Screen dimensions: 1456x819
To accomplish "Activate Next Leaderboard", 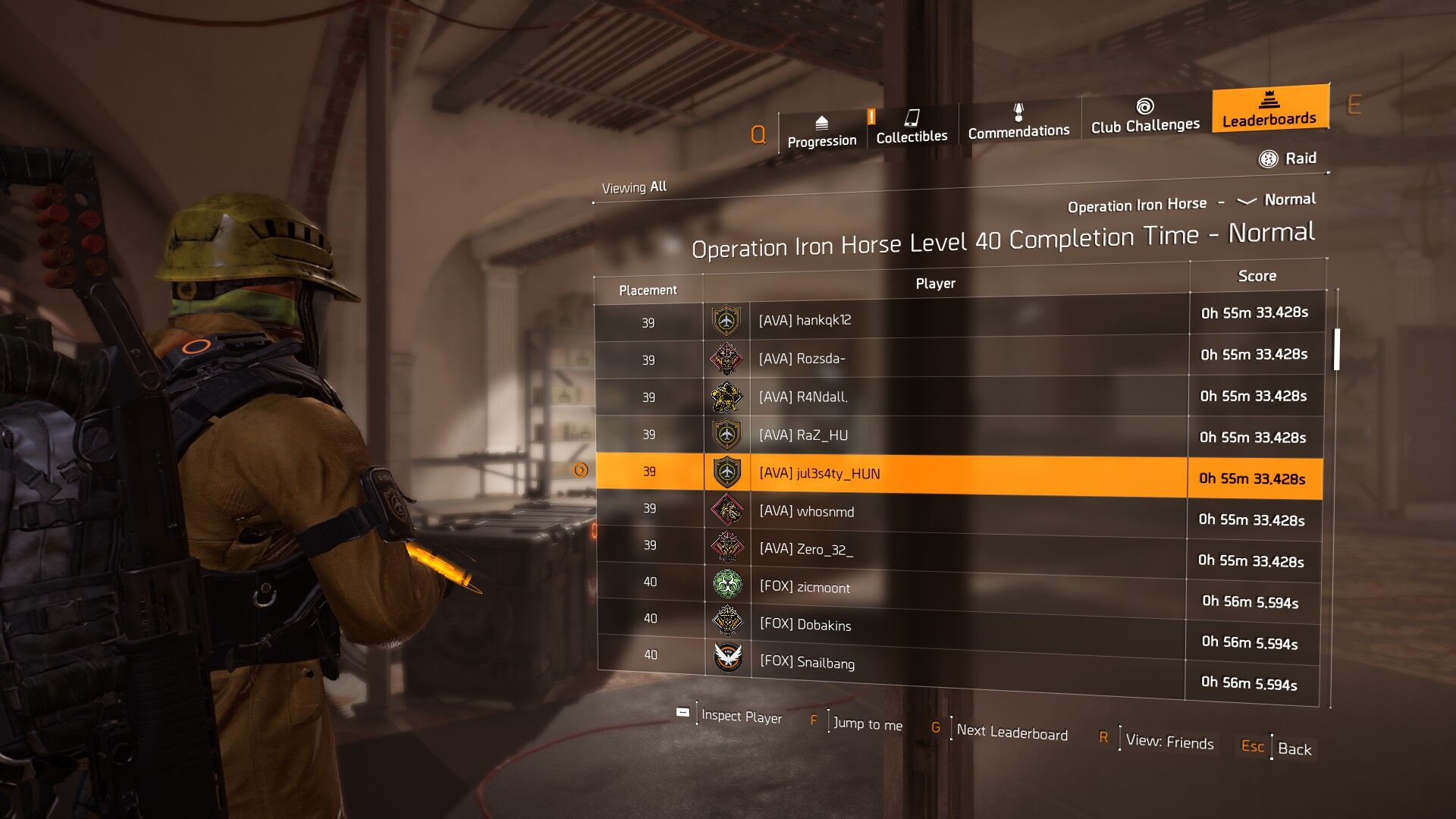I will tap(1011, 733).
